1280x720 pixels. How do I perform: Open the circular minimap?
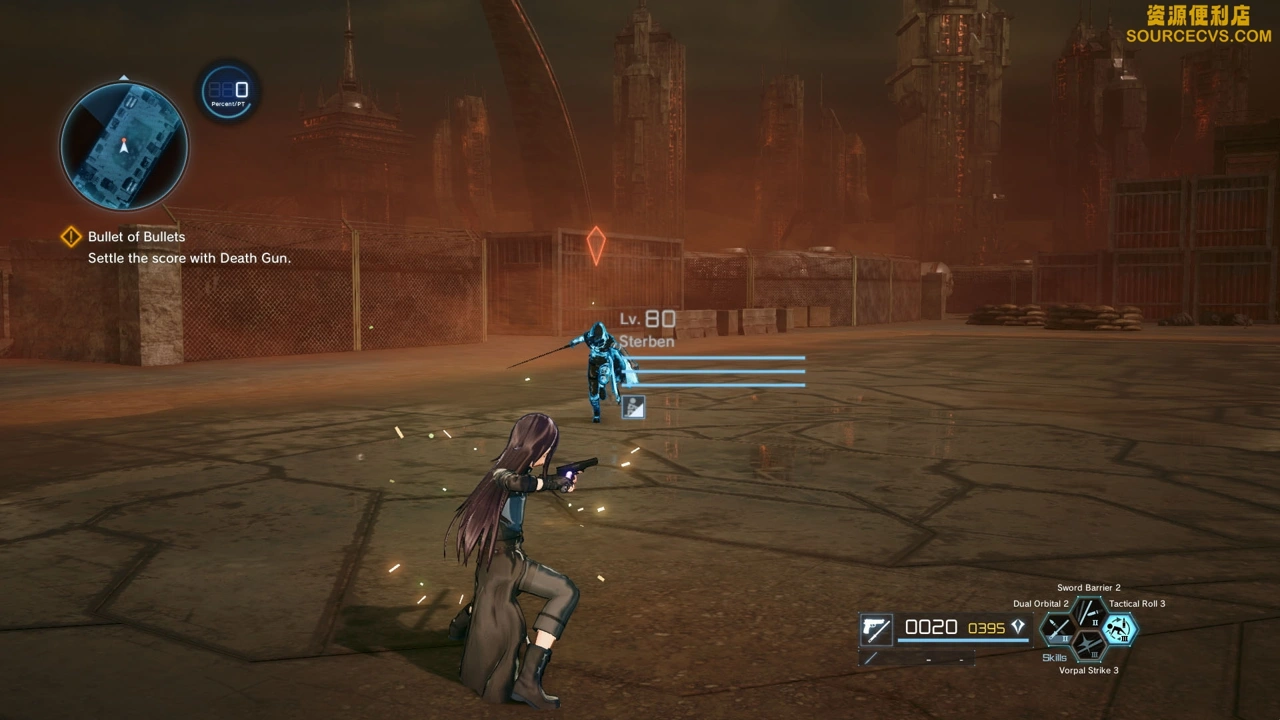[124, 146]
